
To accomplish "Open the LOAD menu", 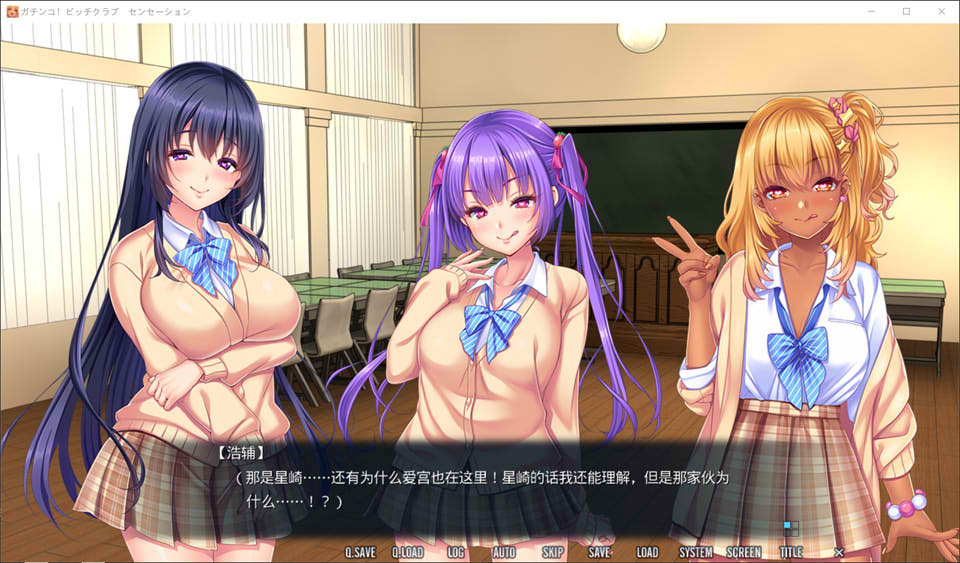I will pos(647,552).
